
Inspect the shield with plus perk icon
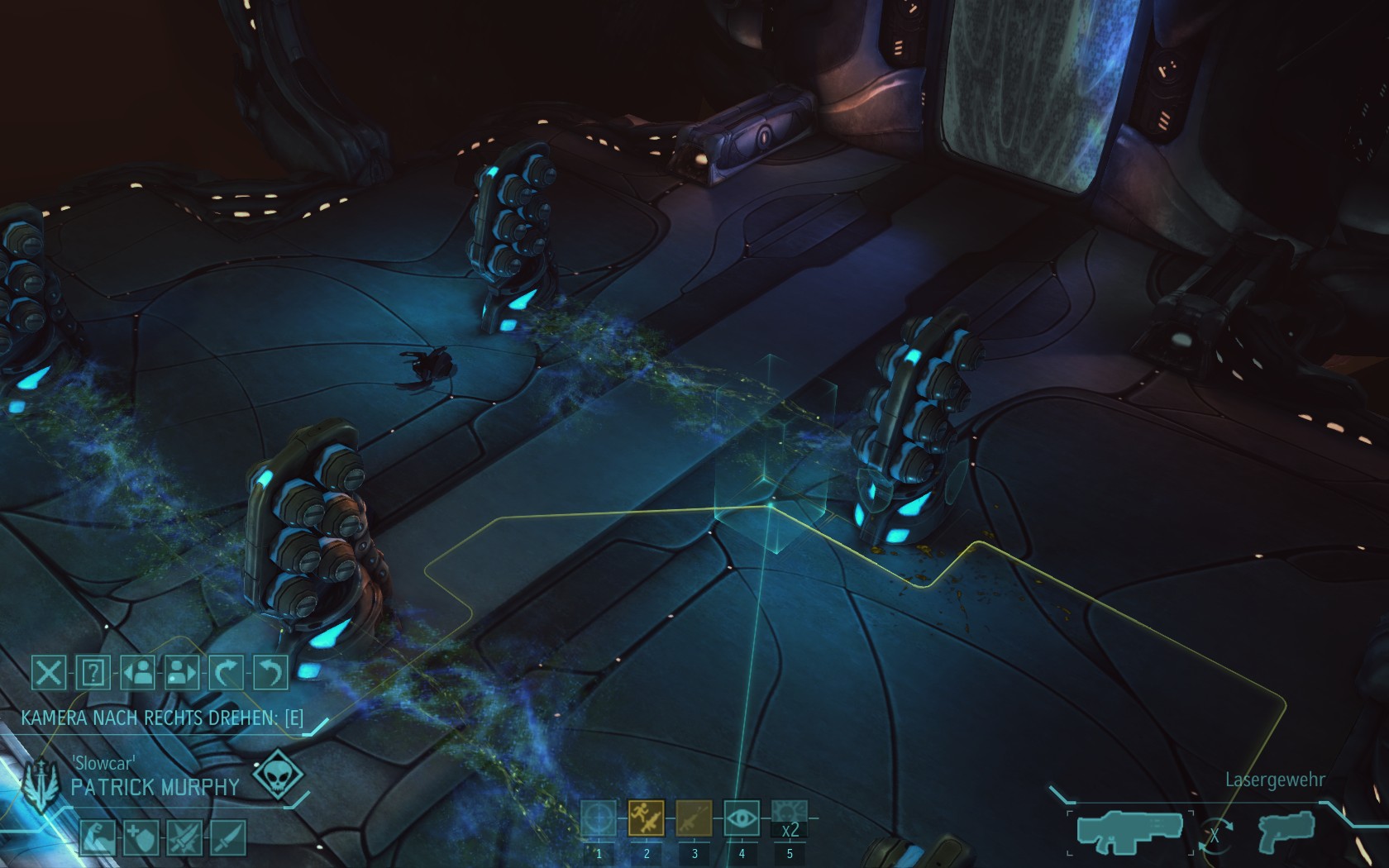coord(140,837)
